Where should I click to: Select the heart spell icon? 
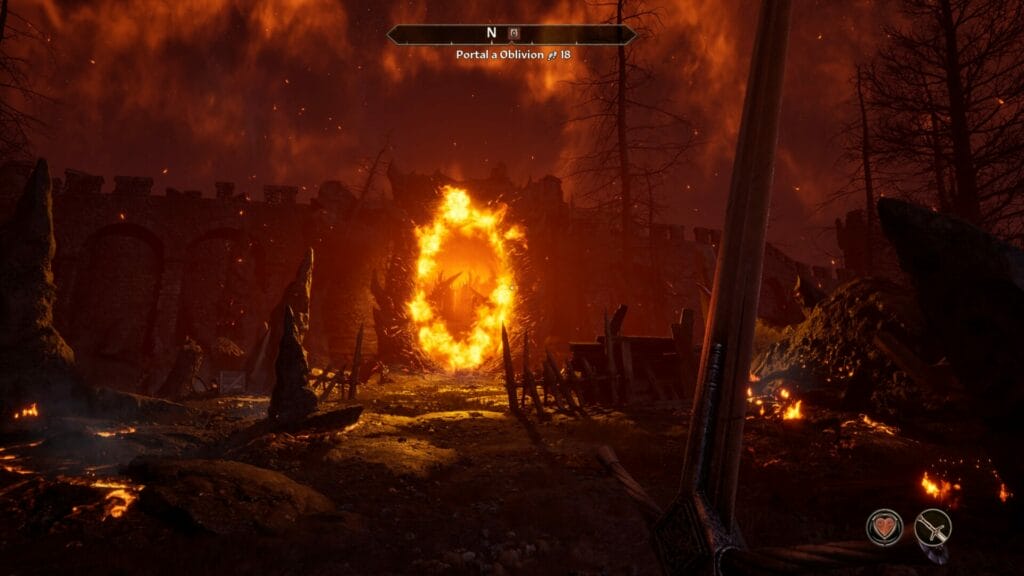884,526
